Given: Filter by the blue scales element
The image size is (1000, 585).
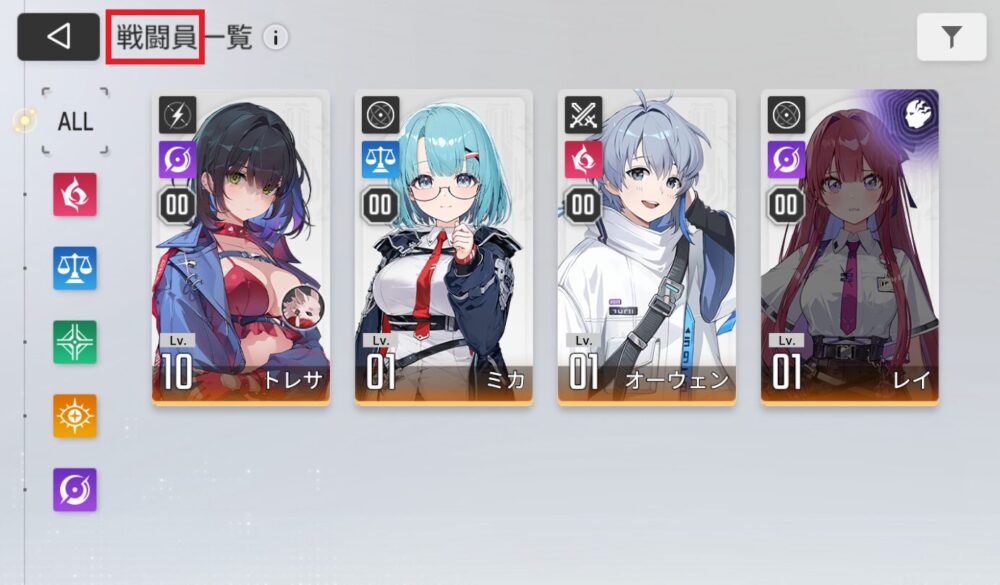Looking at the screenshot, I should click(75, 268).
